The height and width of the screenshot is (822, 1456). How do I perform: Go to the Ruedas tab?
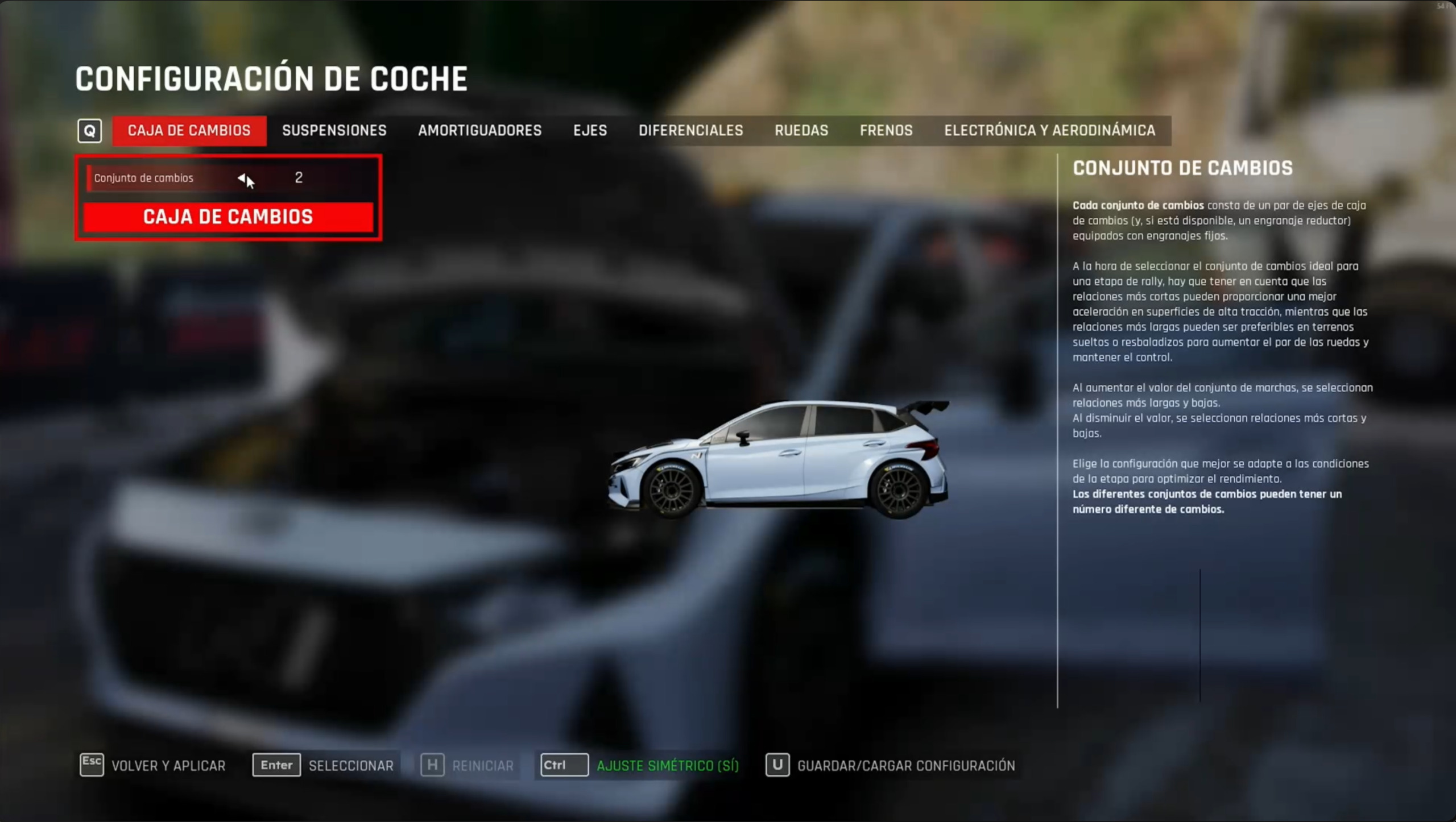tap(801, 131)
